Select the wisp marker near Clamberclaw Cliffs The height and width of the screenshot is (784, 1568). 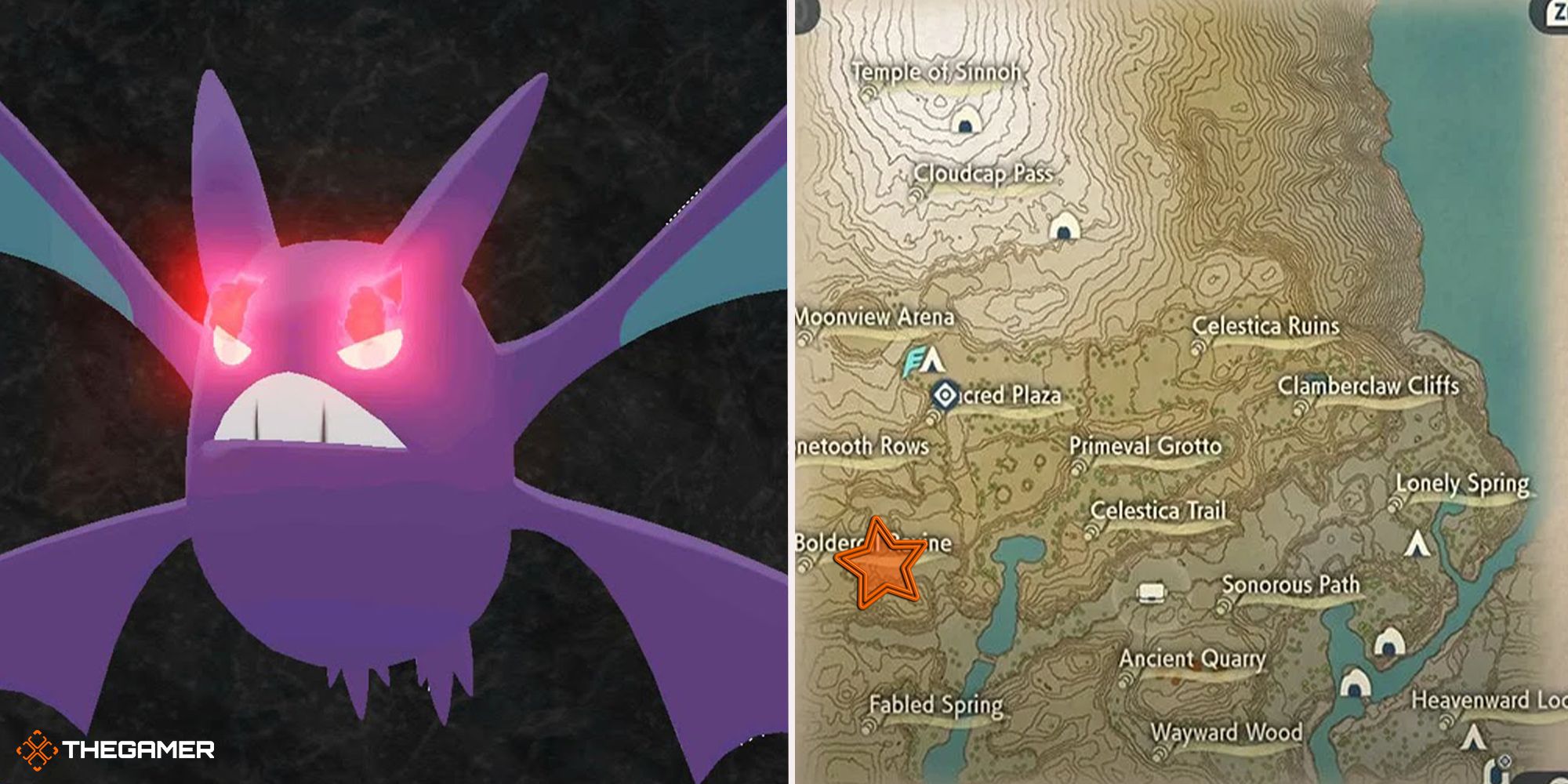pyautogui.click(x=1301, y=407)
